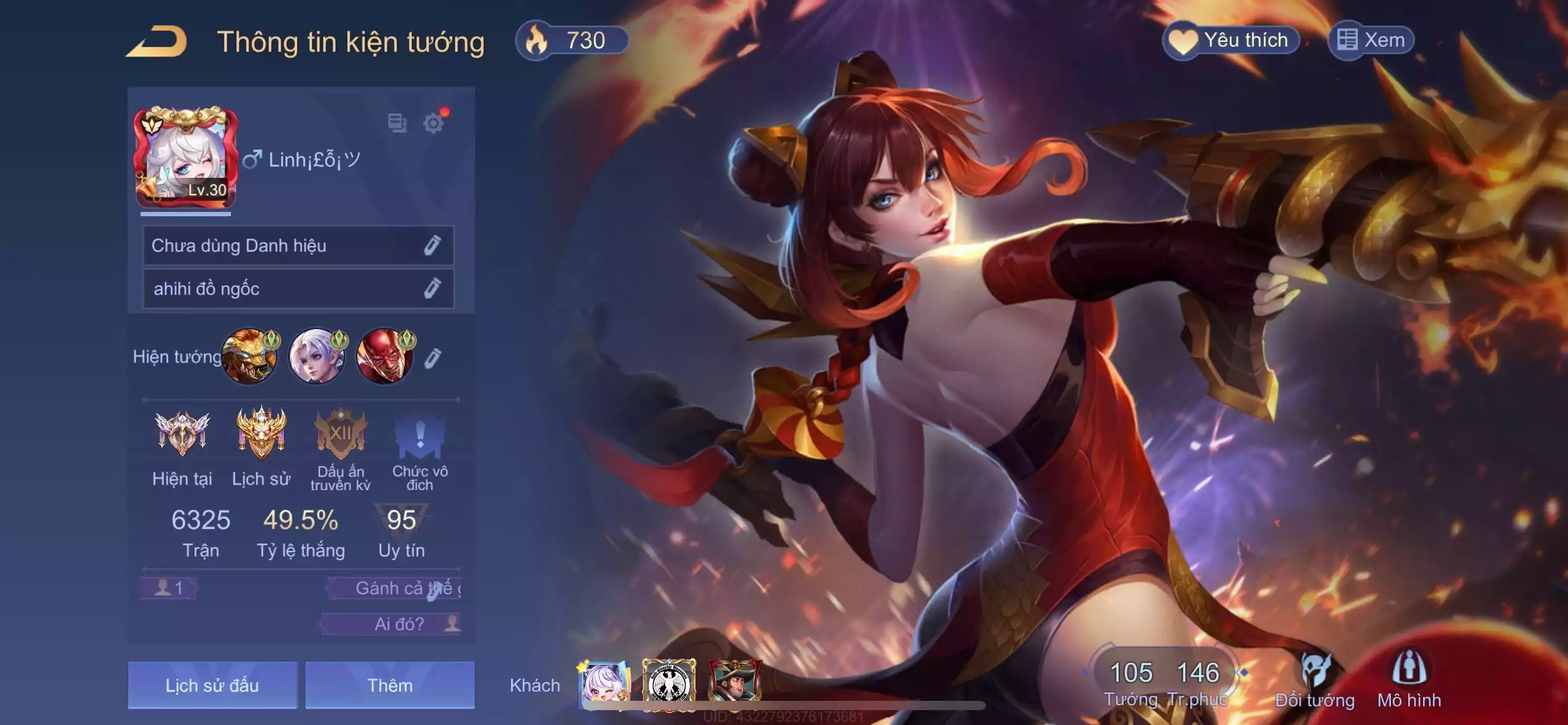The image size is (1568, 725).
Task: Click the Thêm button
Action: tap(390, 685)
